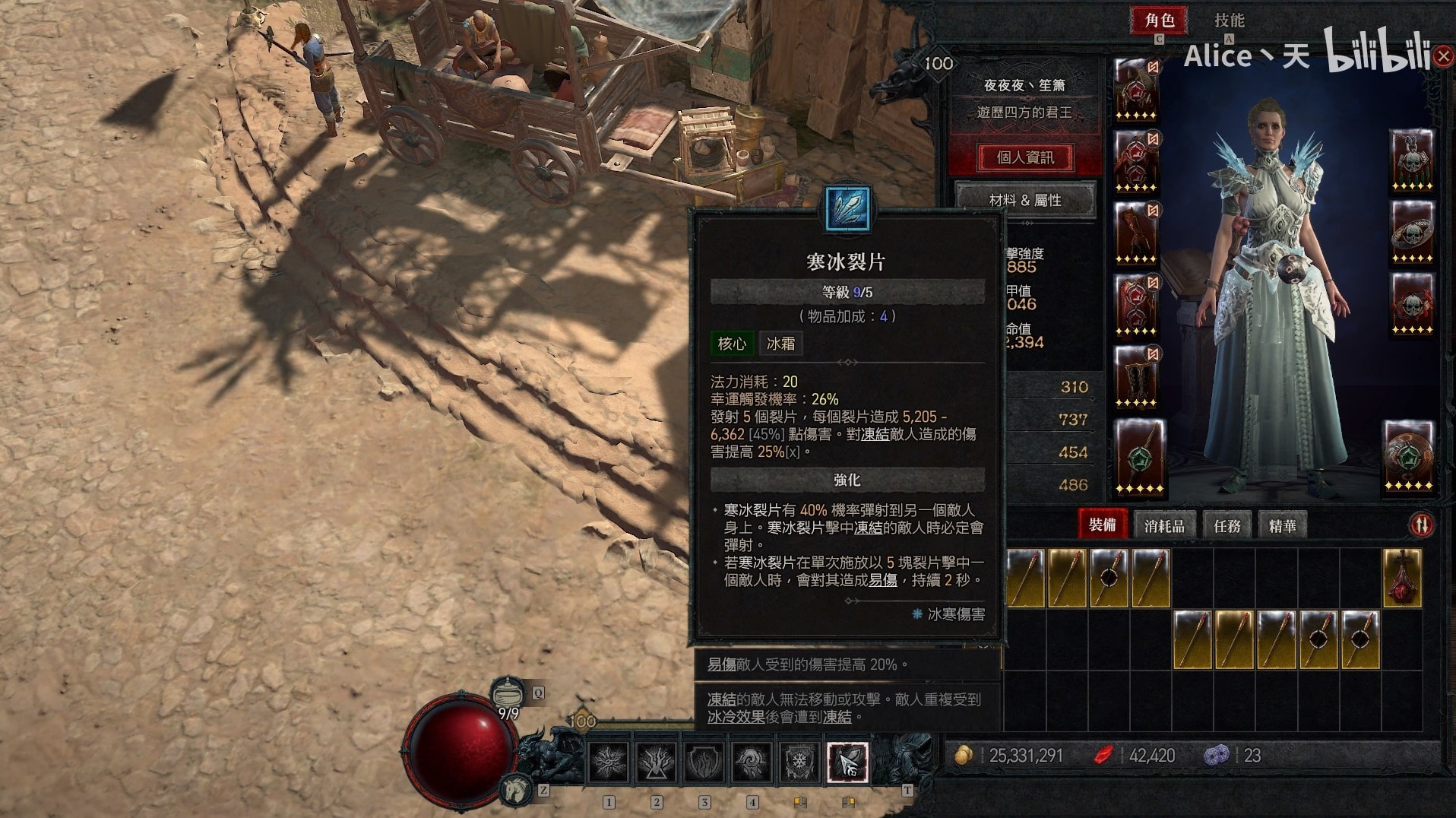Screen dimensions: 1456x818
Task: Open the 角色 character tab
Action: coord(1160,21)
